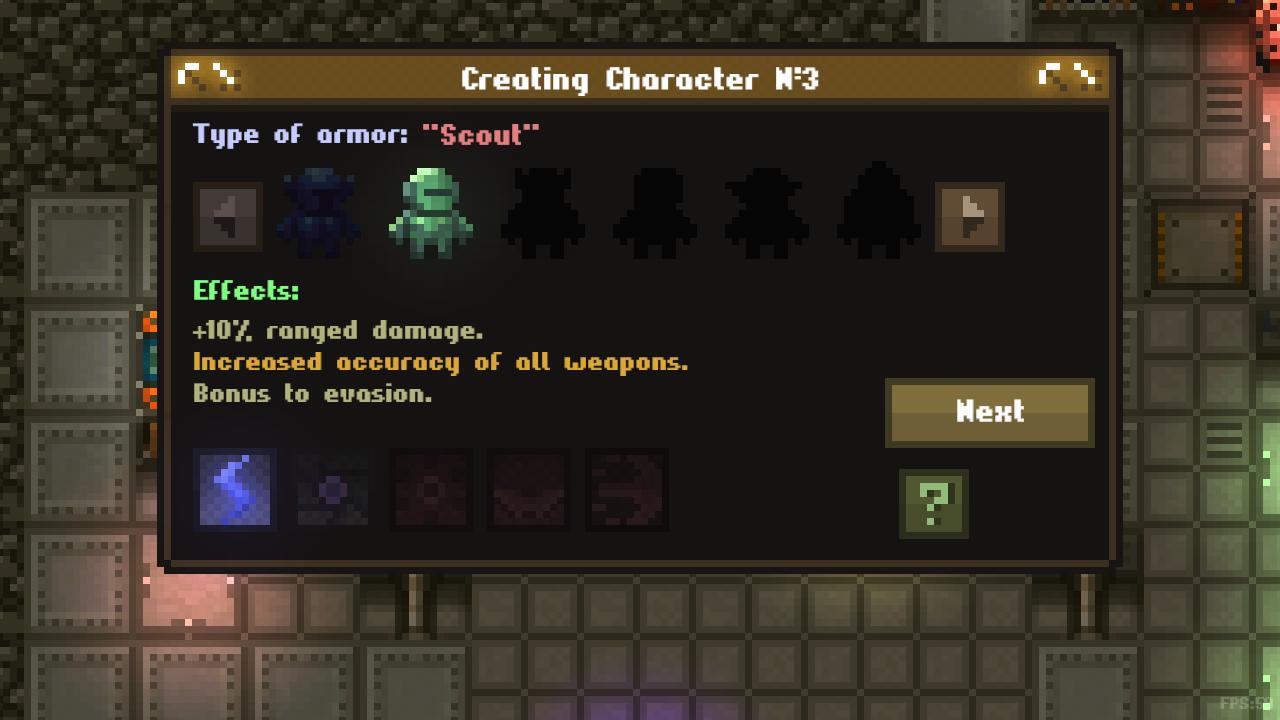Select the crescent-shaped locked ability icon
Image resolution: width=1280 pixels, height=720 pixels.
click(528, 491)
